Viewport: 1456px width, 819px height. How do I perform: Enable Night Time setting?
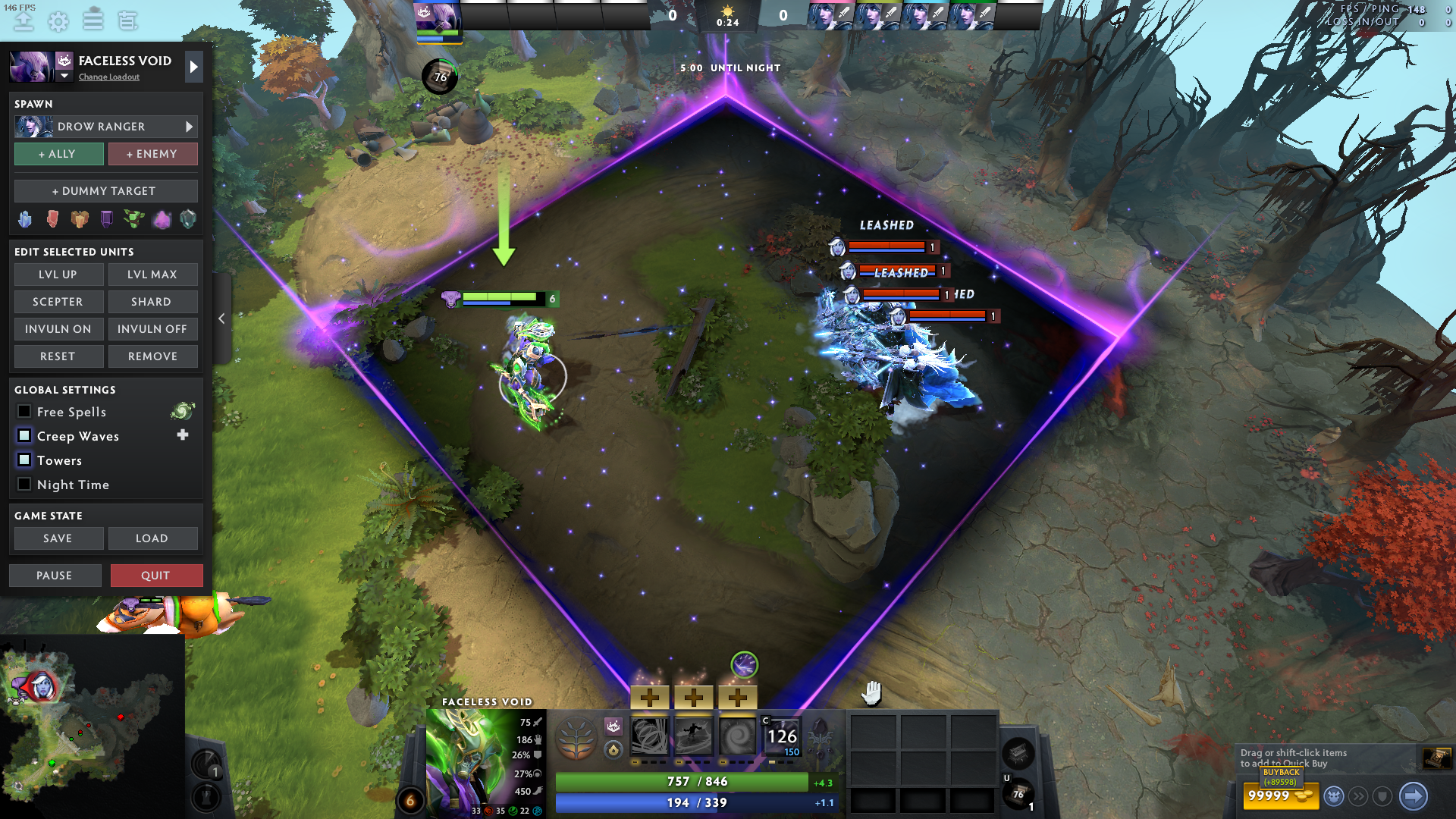coord(24,485)
